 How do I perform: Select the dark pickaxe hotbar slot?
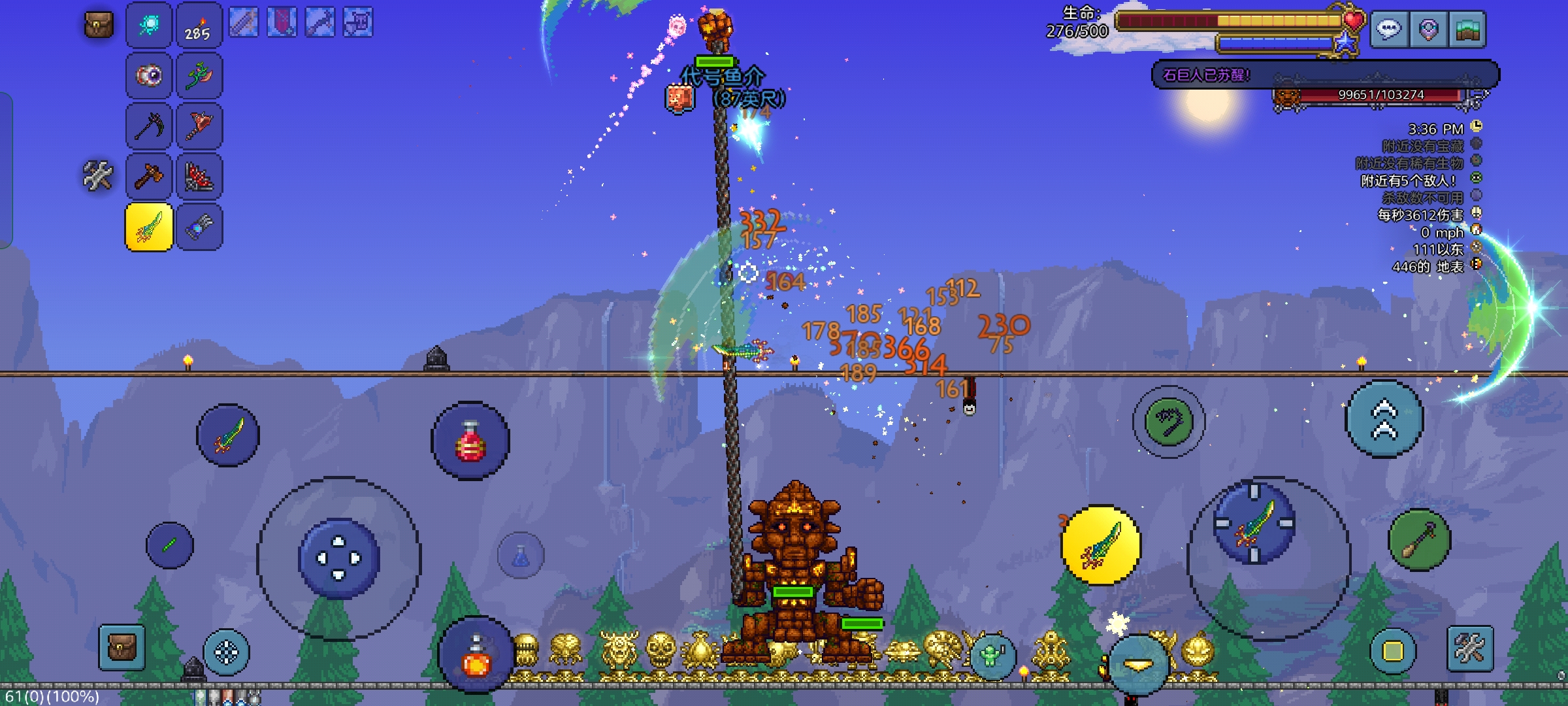[x=149, y=126]
